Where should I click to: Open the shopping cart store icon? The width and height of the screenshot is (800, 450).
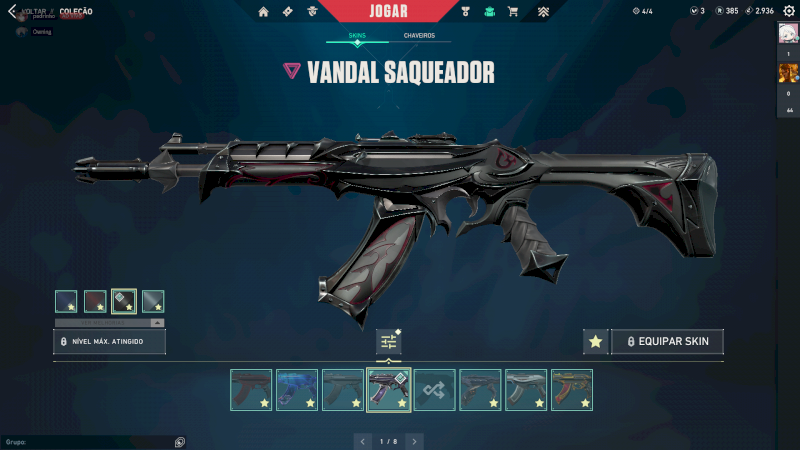point(513,11)
